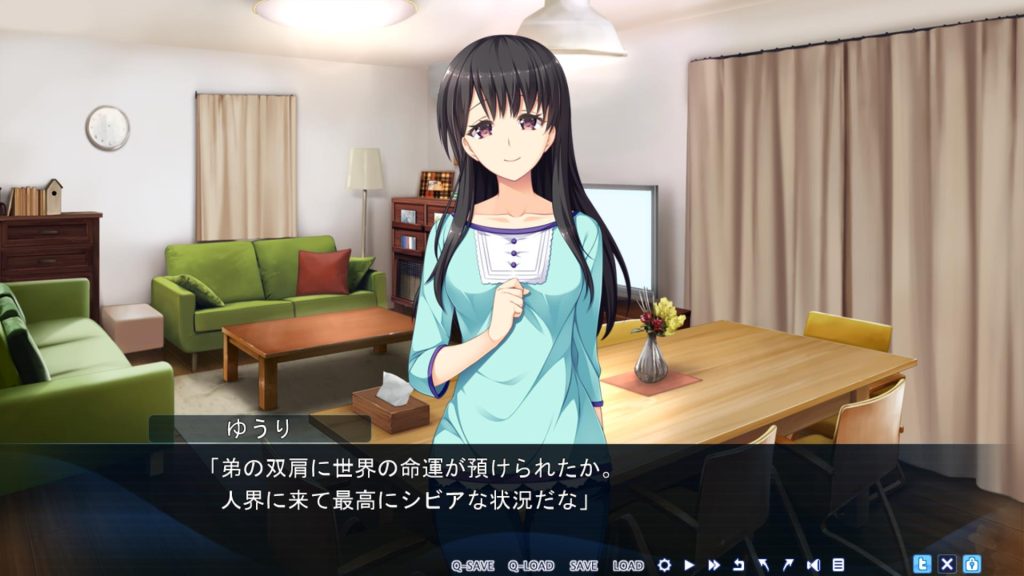This screenshot has width=1024, height=576.
Task: Click the up-right arrow icon
Action: pos(788,565)
